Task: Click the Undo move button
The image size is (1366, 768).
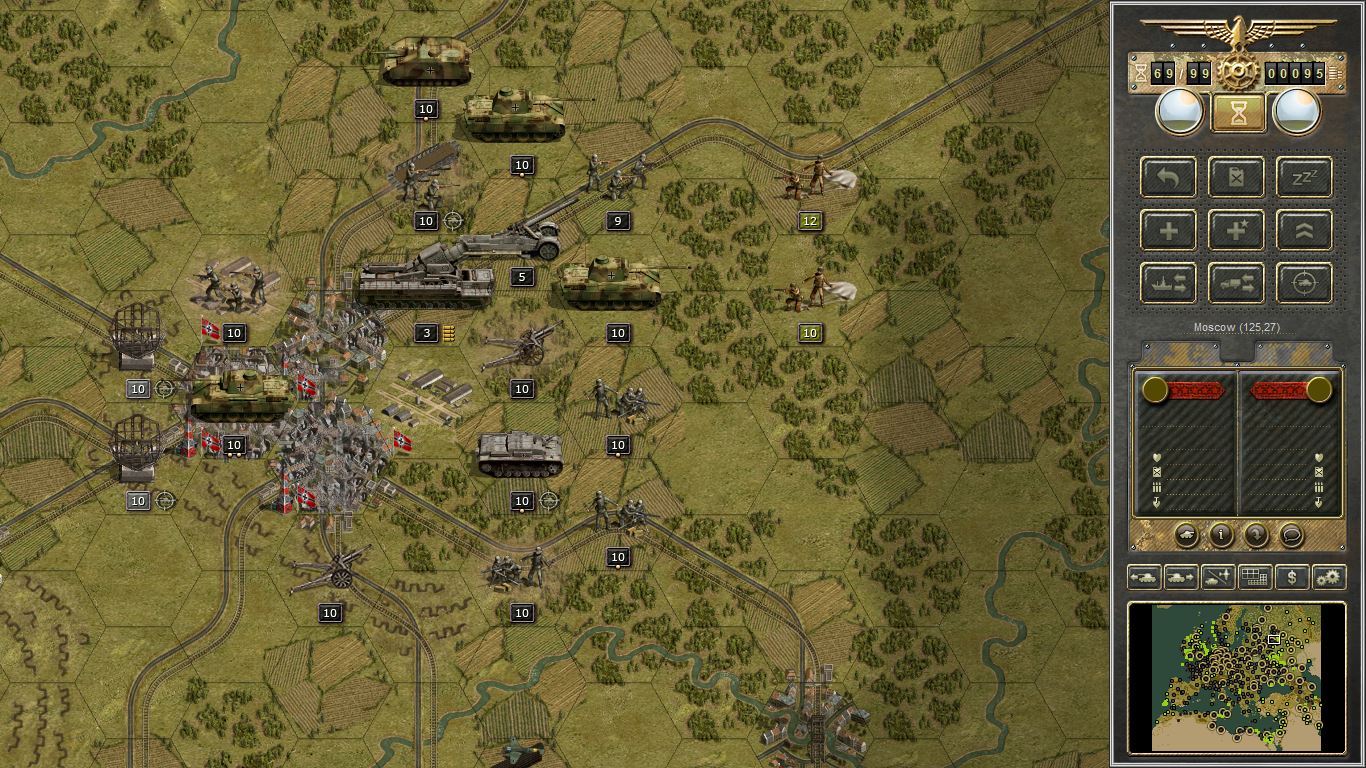Action: (1168, 177)
